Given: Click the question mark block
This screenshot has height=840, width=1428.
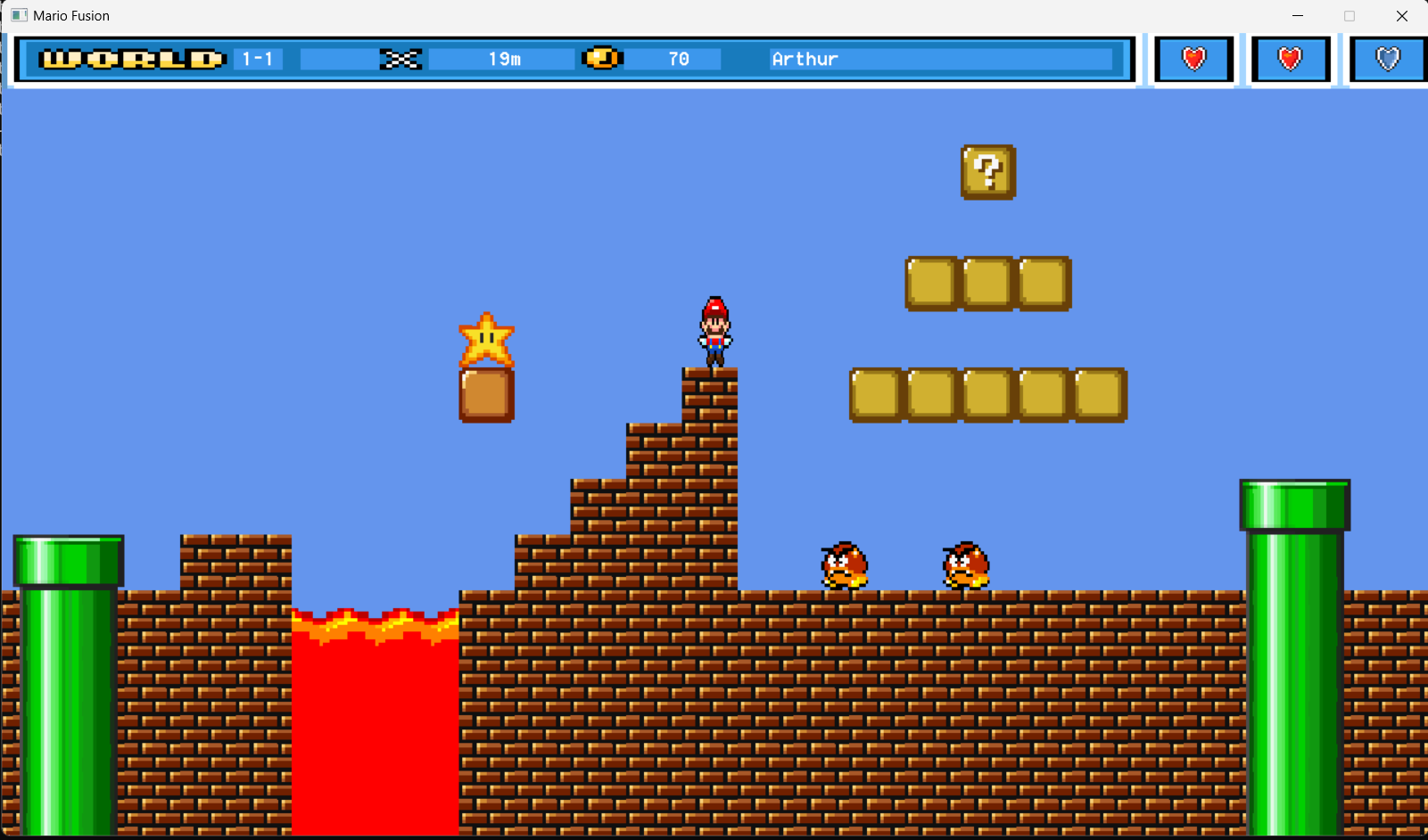Looking at the screenshot, I should pyautogui.click(x=986, y=172).
